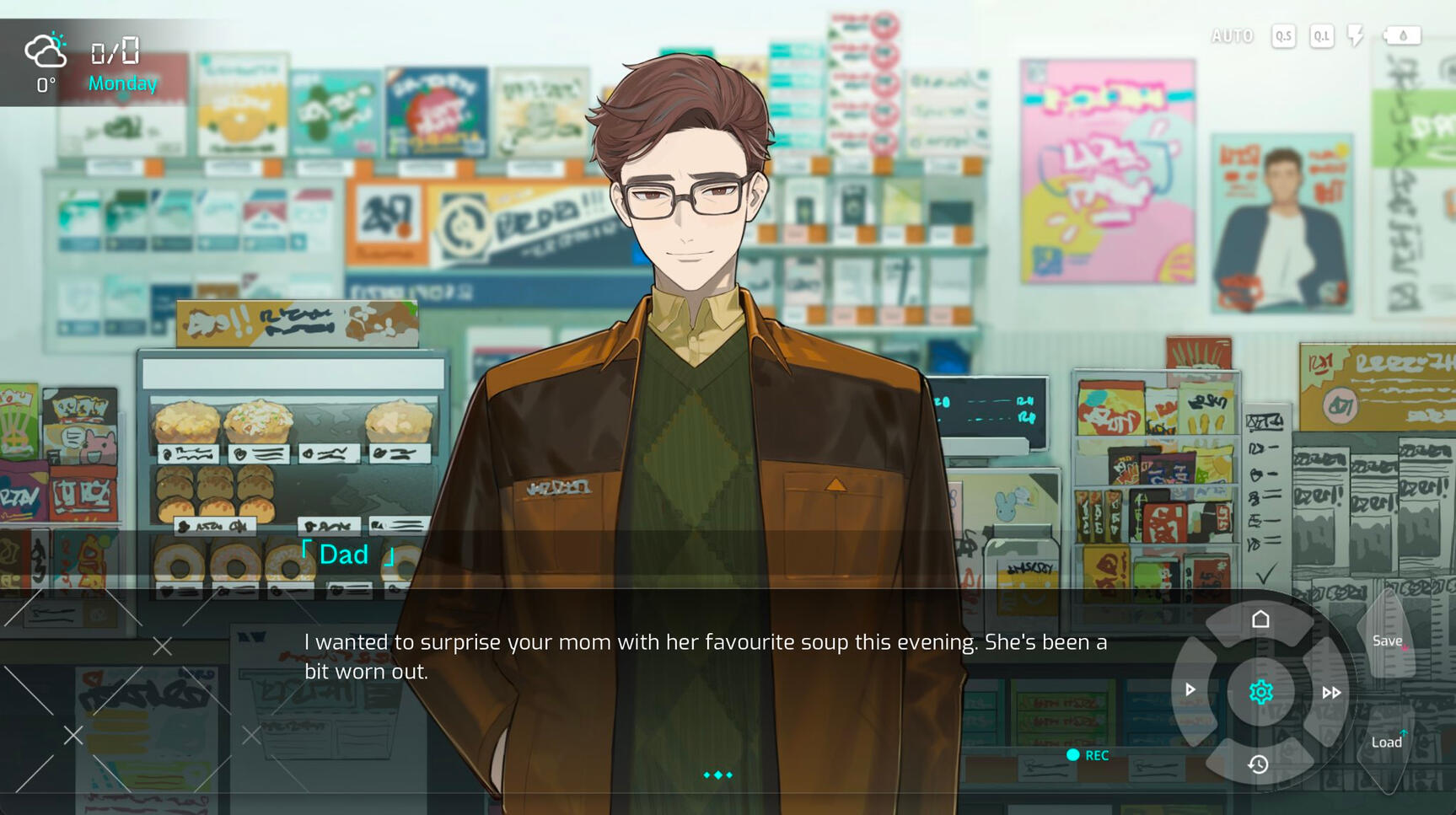Open the Save menu
This screenshot has height=815, width=1456.
coord(1387,641)
